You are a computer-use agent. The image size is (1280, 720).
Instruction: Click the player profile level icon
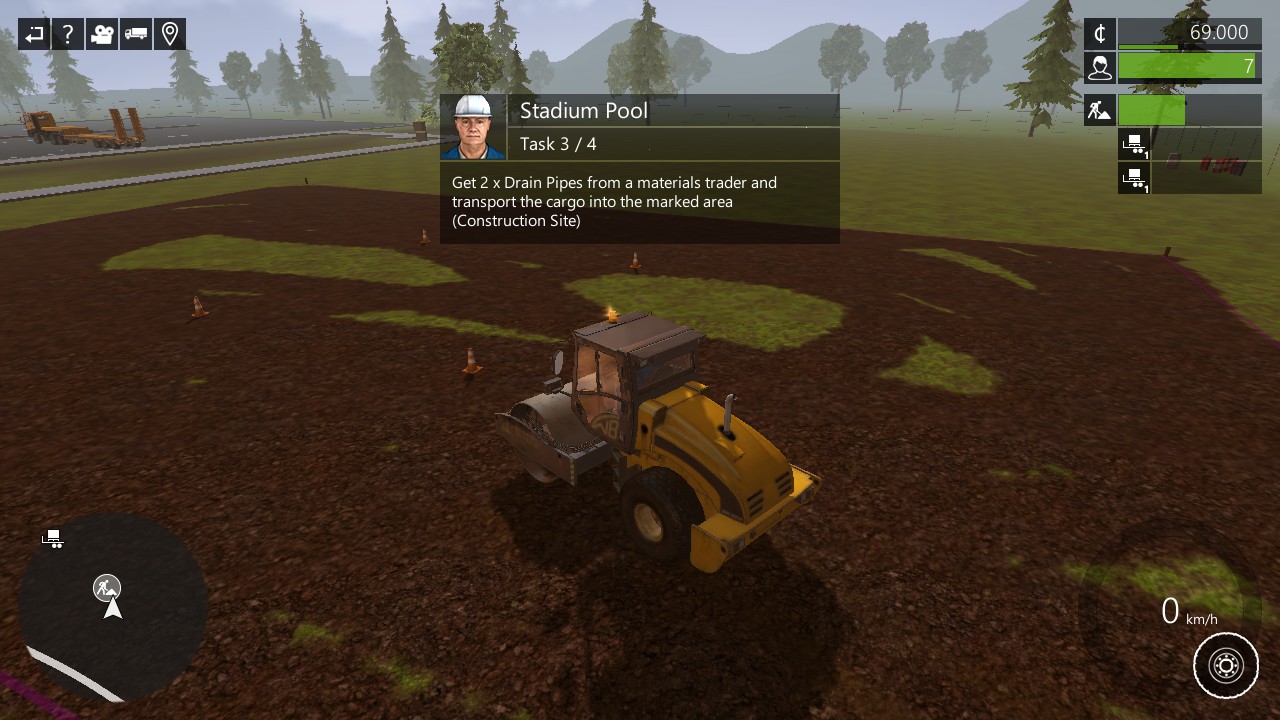[1100, 67]
